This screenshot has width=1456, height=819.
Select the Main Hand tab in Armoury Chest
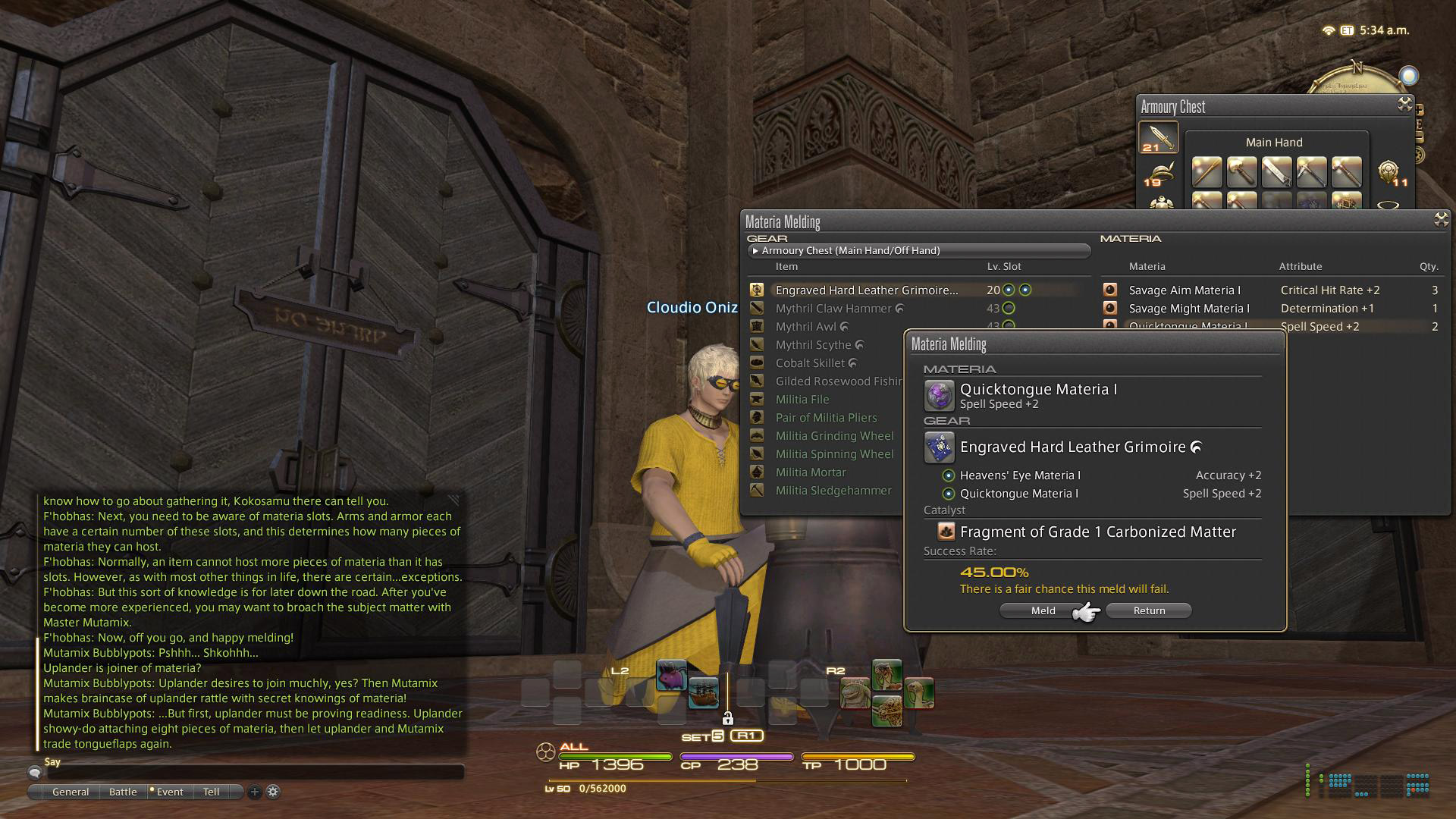tap(1158, 137)
